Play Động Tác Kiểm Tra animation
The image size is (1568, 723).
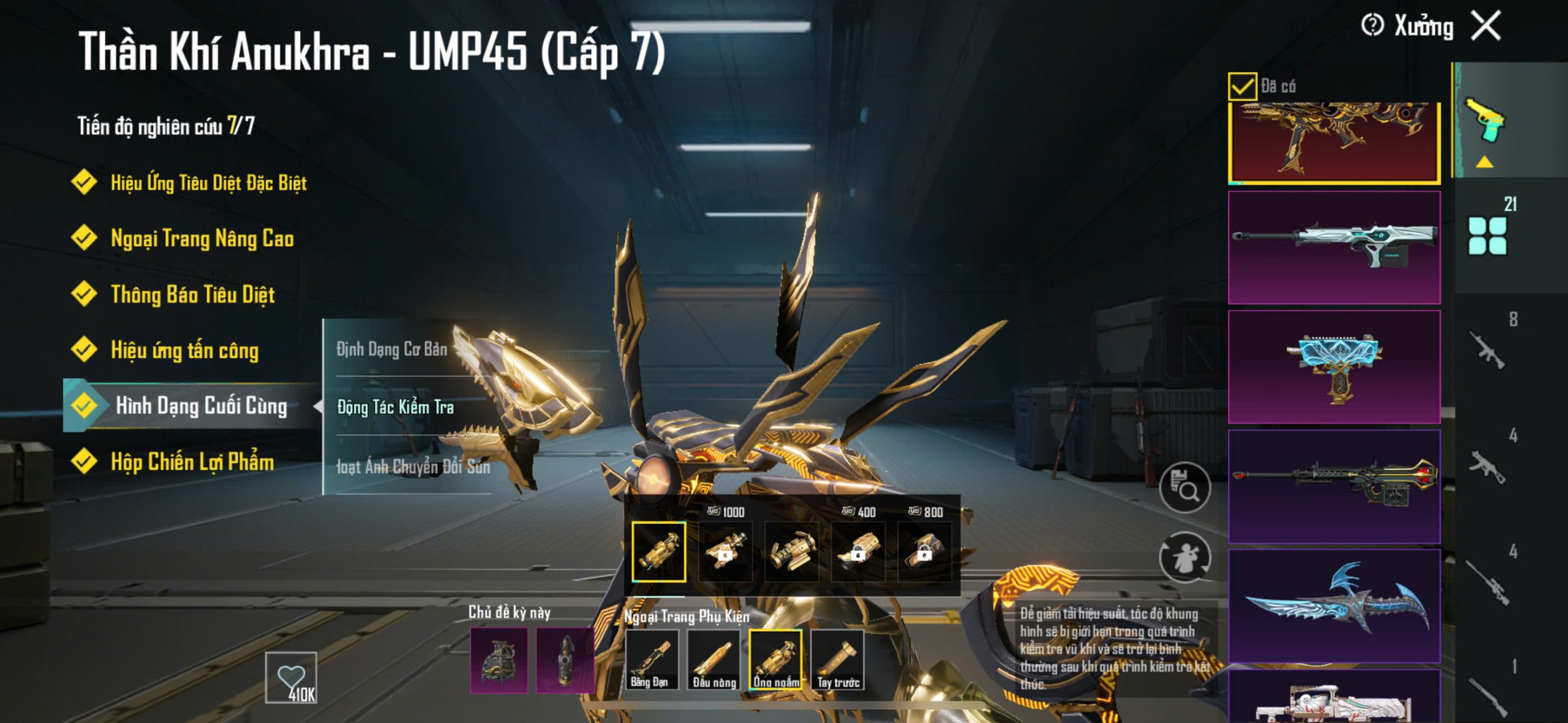pyautogui.click(x=395, y=407)
